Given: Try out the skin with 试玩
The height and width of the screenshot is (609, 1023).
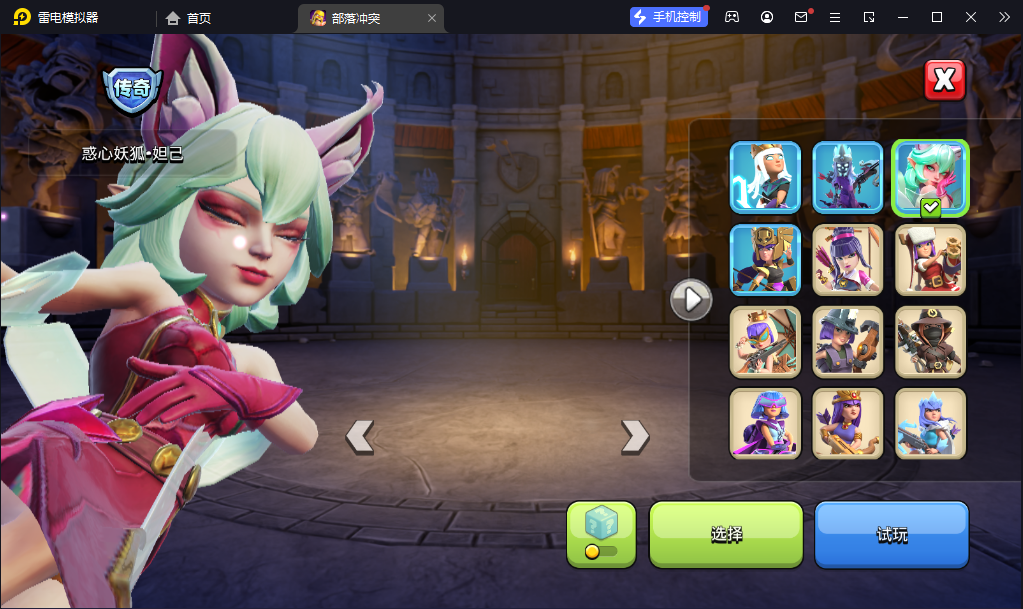Looking at the screenshot, I should coord(892,534).
